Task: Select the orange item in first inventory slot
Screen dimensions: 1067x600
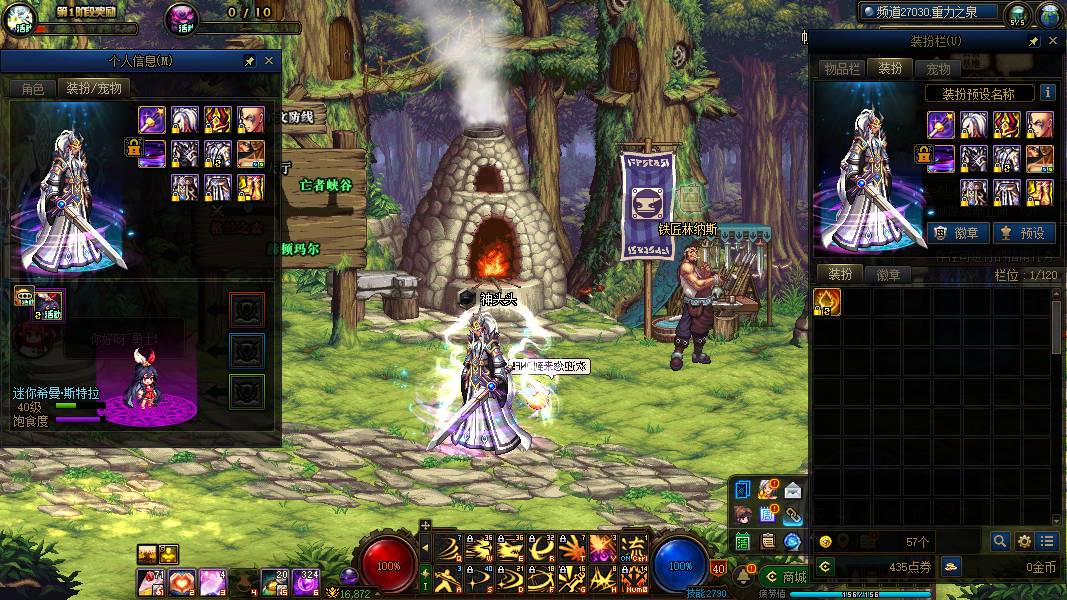Action: 827,301
